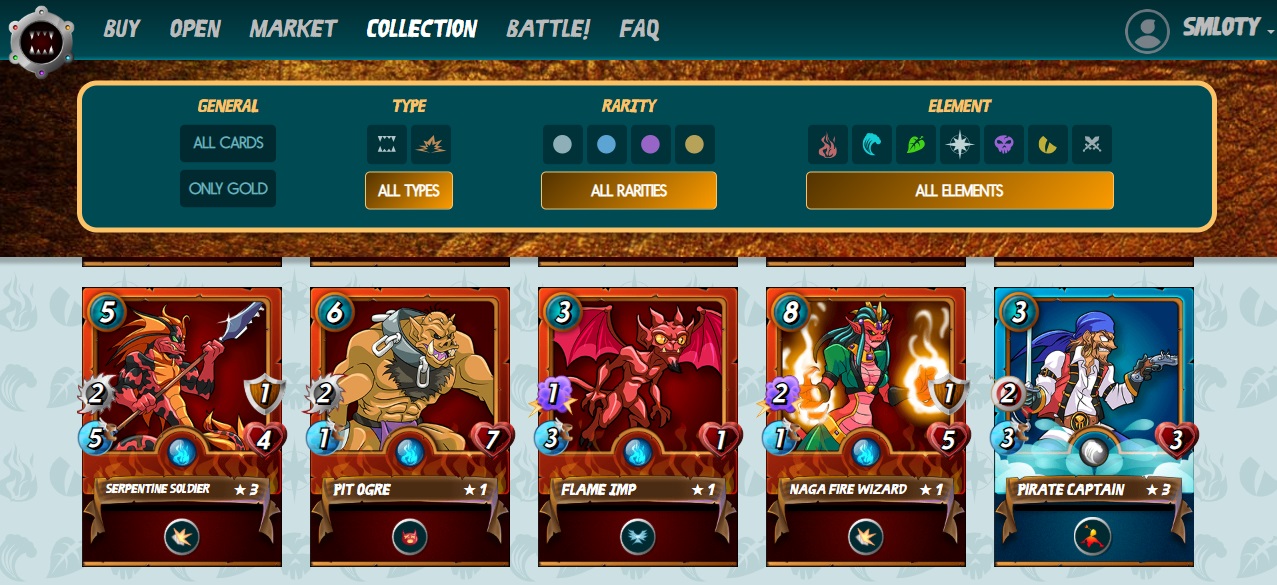The width and height of the screenshot is (1277, 585).
Task: Click the monster mouth logo
Action: point(41,42)
